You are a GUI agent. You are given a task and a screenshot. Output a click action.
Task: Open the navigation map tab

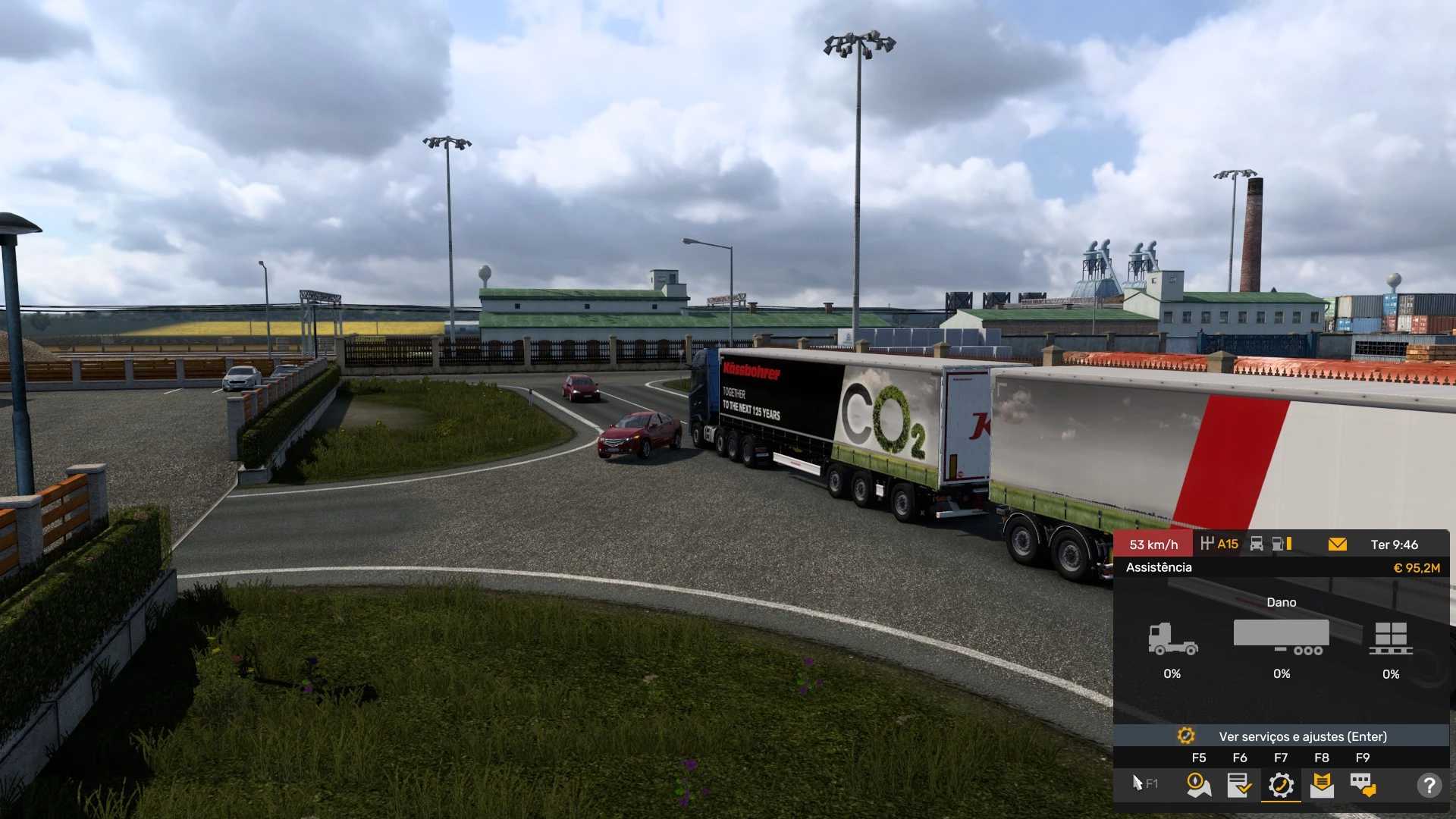click(x=1198, y=785)
